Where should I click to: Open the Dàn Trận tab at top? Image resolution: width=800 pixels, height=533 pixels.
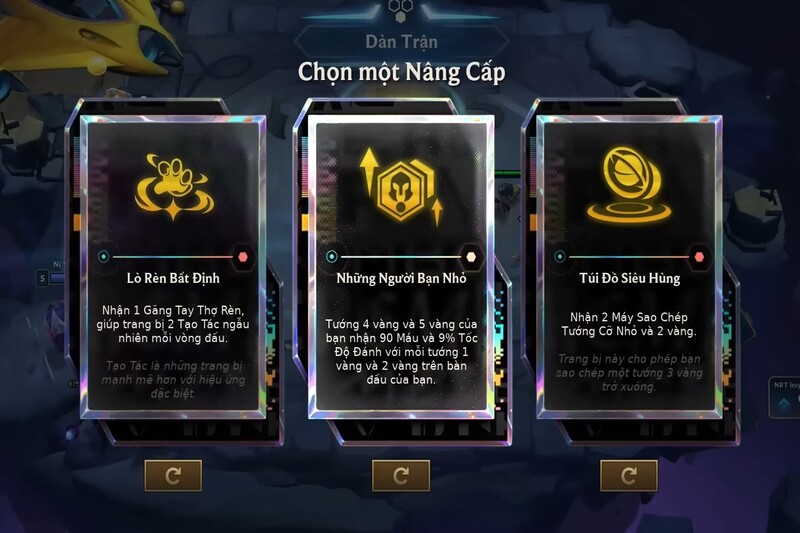[x=400, y=43]
